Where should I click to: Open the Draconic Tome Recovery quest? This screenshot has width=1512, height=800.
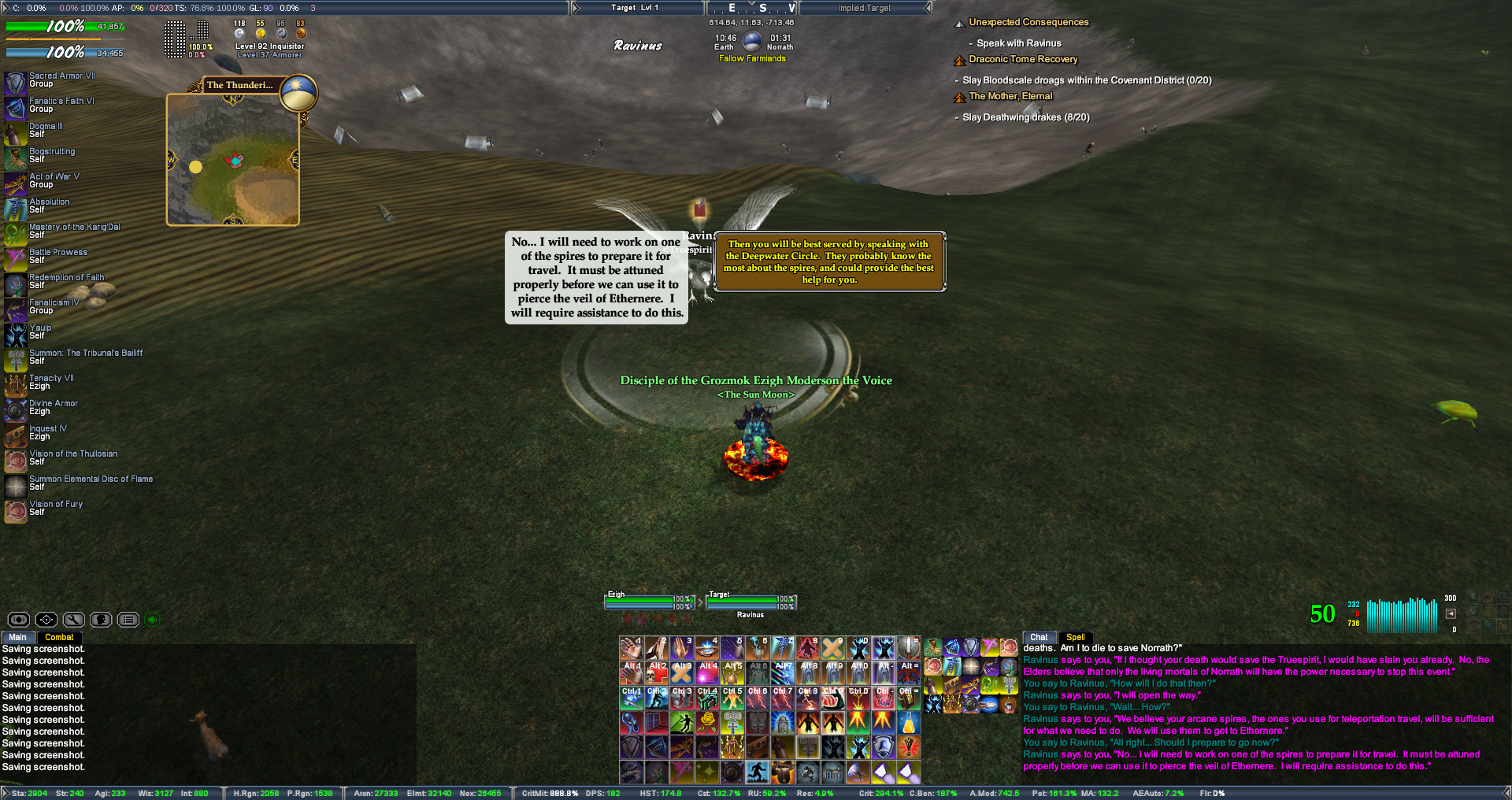coord(1023,59)
